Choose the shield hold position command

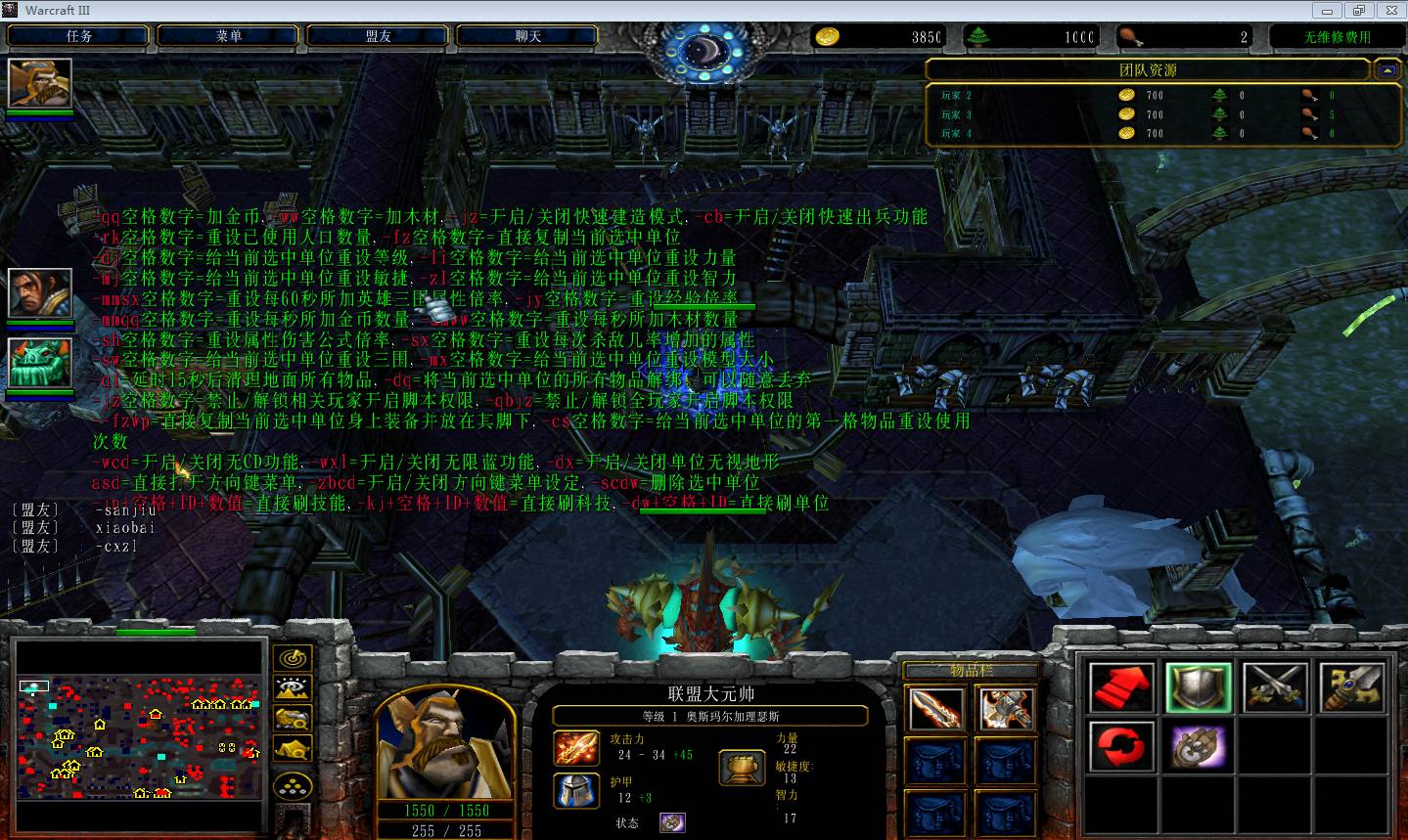point(1198,686)
